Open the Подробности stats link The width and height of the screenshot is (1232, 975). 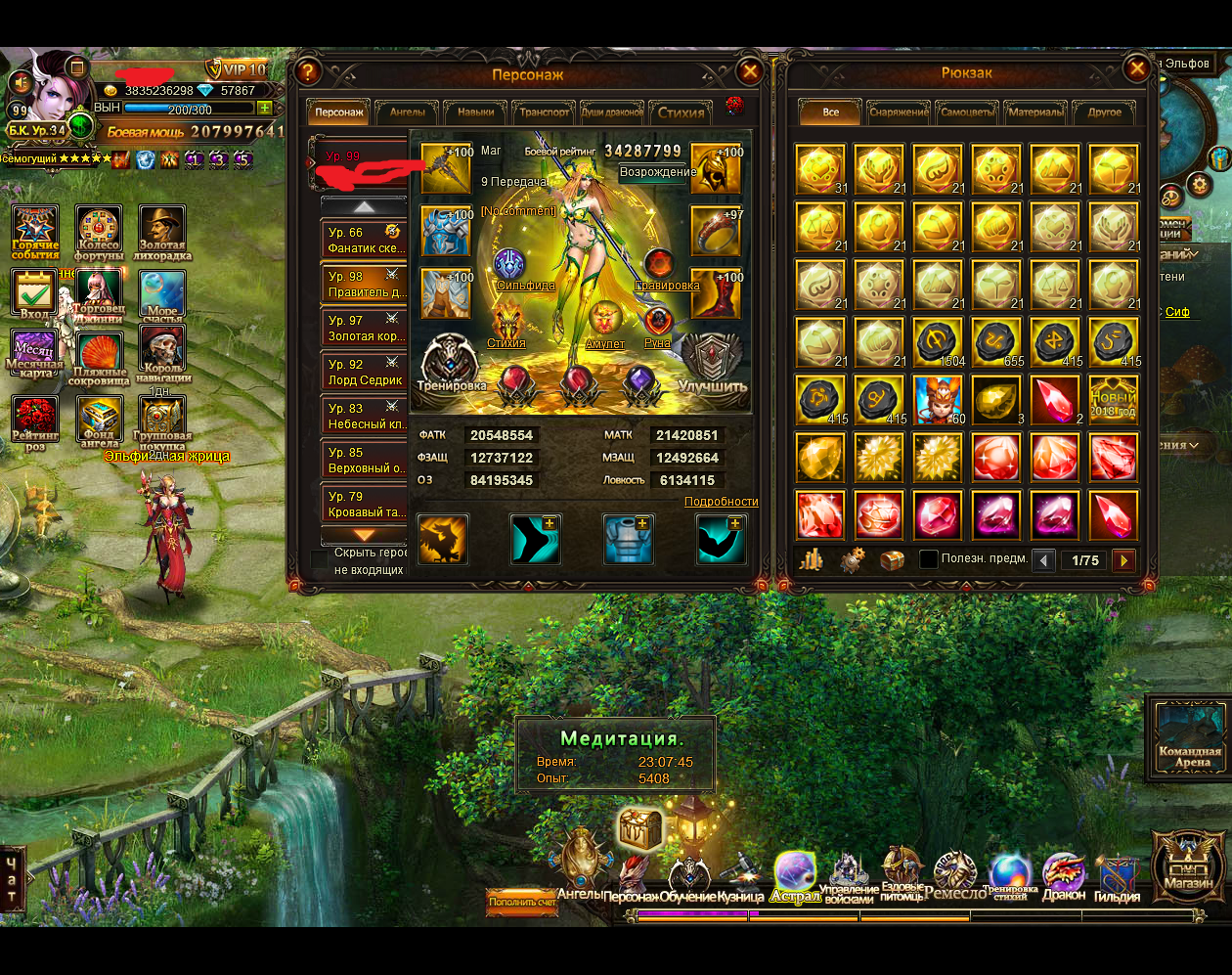[721, 502]
